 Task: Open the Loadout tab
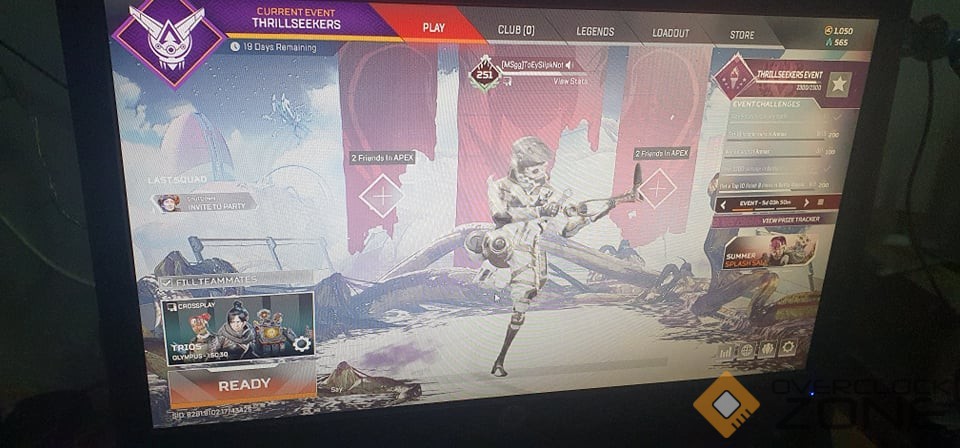pyautogui.click(x=670, y=33)
